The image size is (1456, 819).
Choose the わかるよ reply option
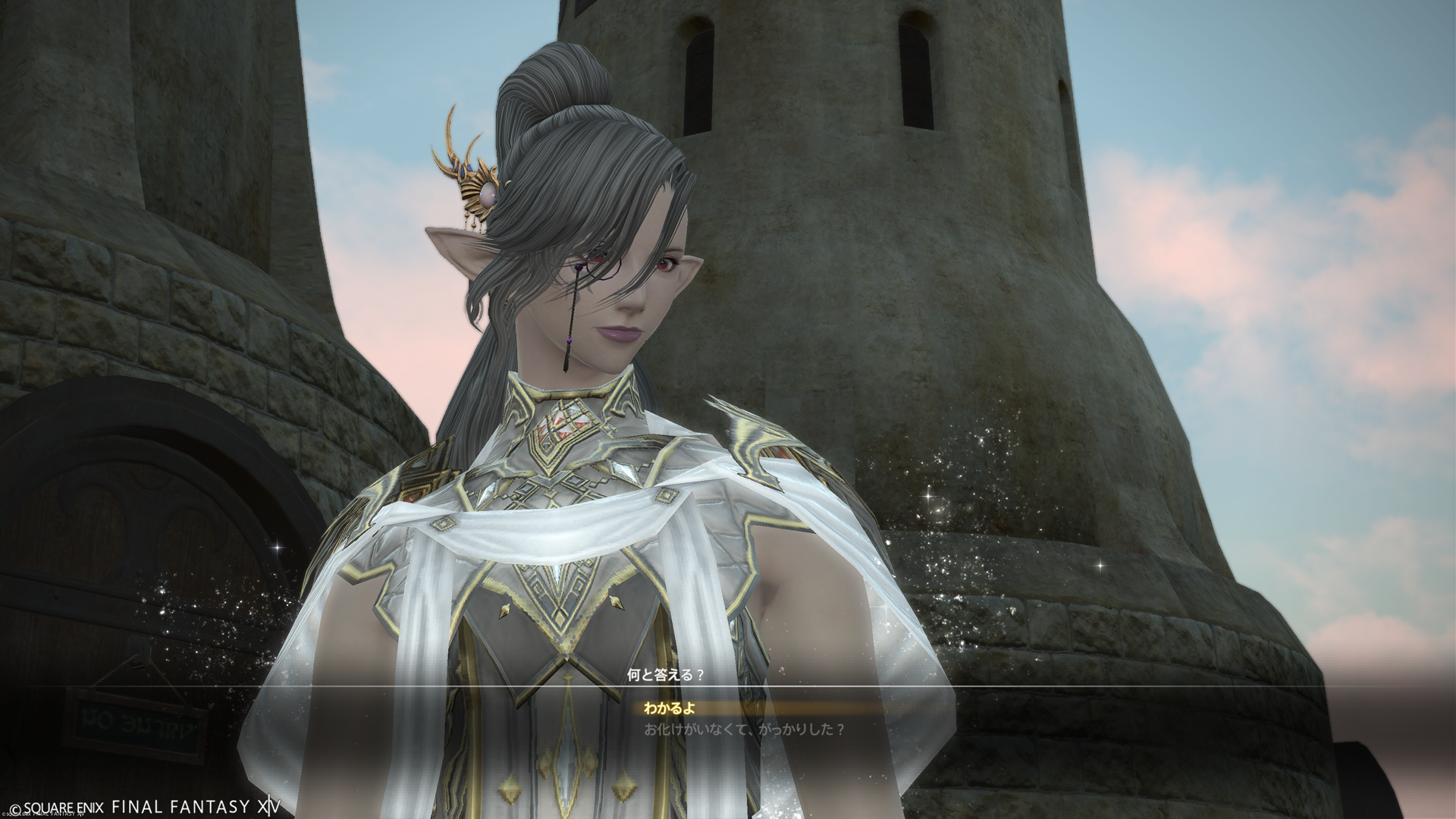670,709
